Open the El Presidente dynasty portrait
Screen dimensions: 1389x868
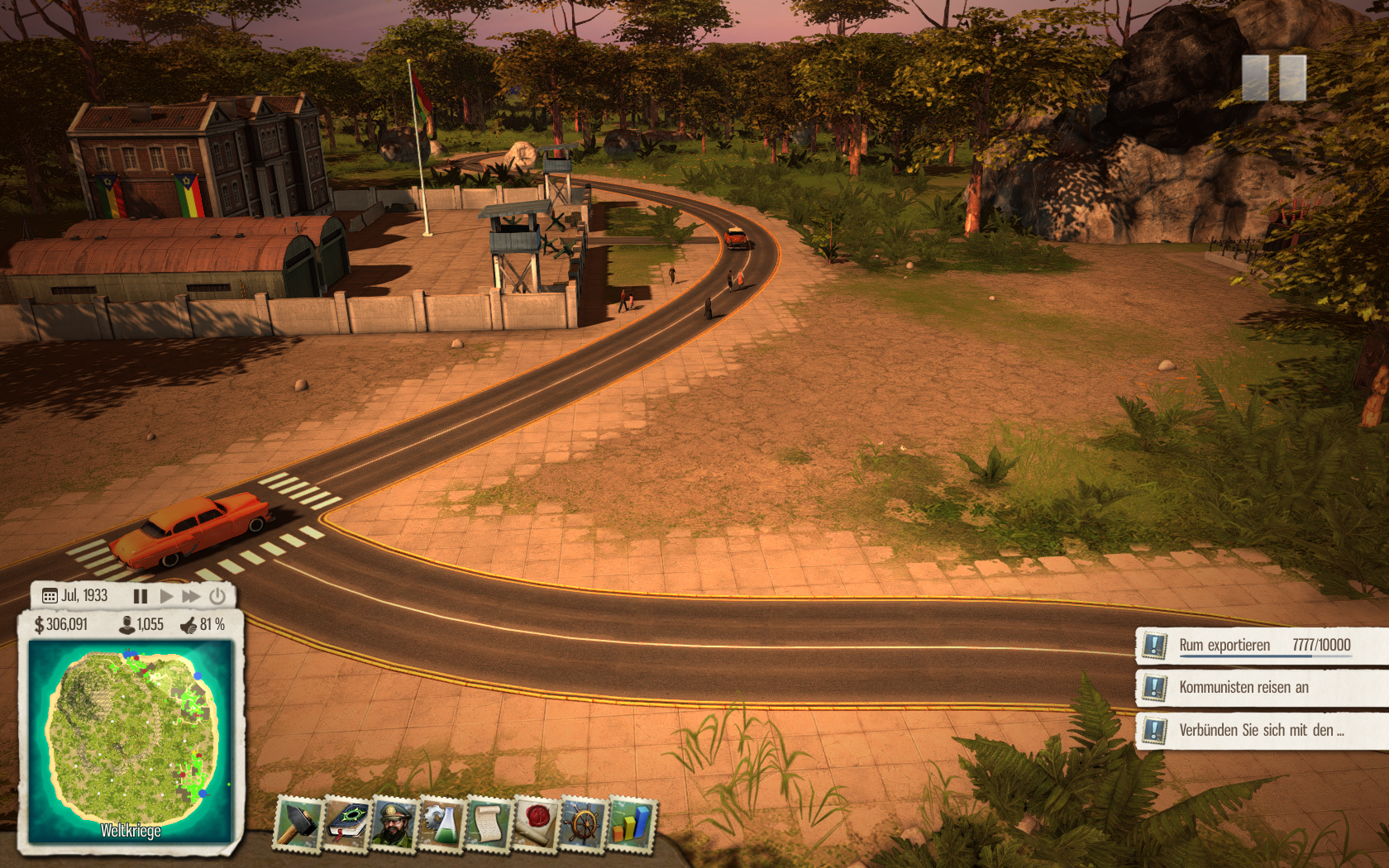(x=394, y=823)
